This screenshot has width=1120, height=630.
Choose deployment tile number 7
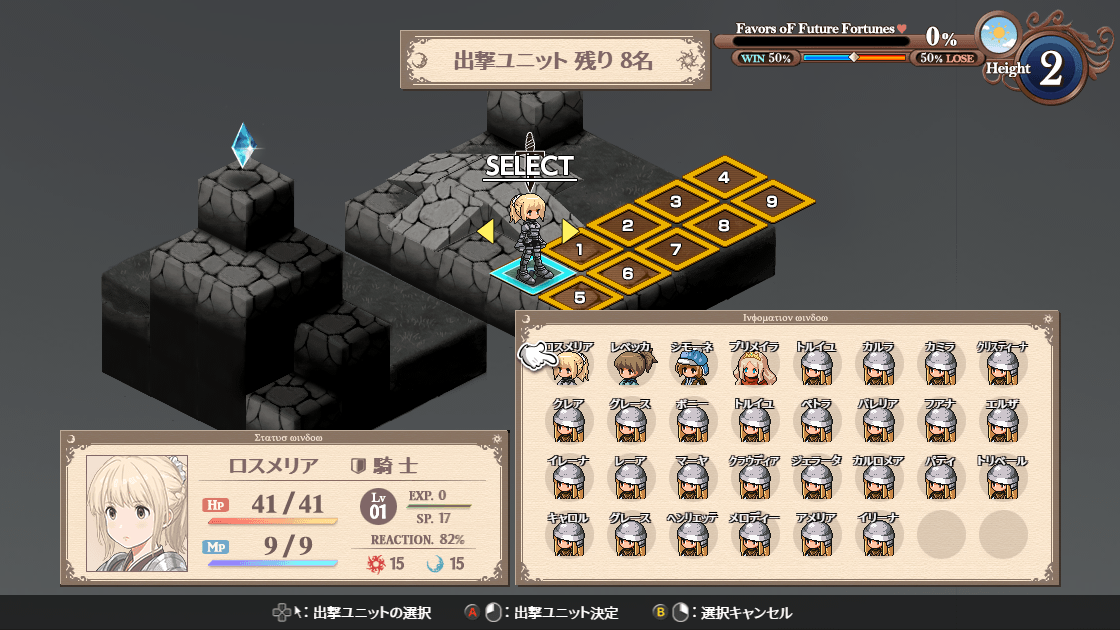pos(676,249)
